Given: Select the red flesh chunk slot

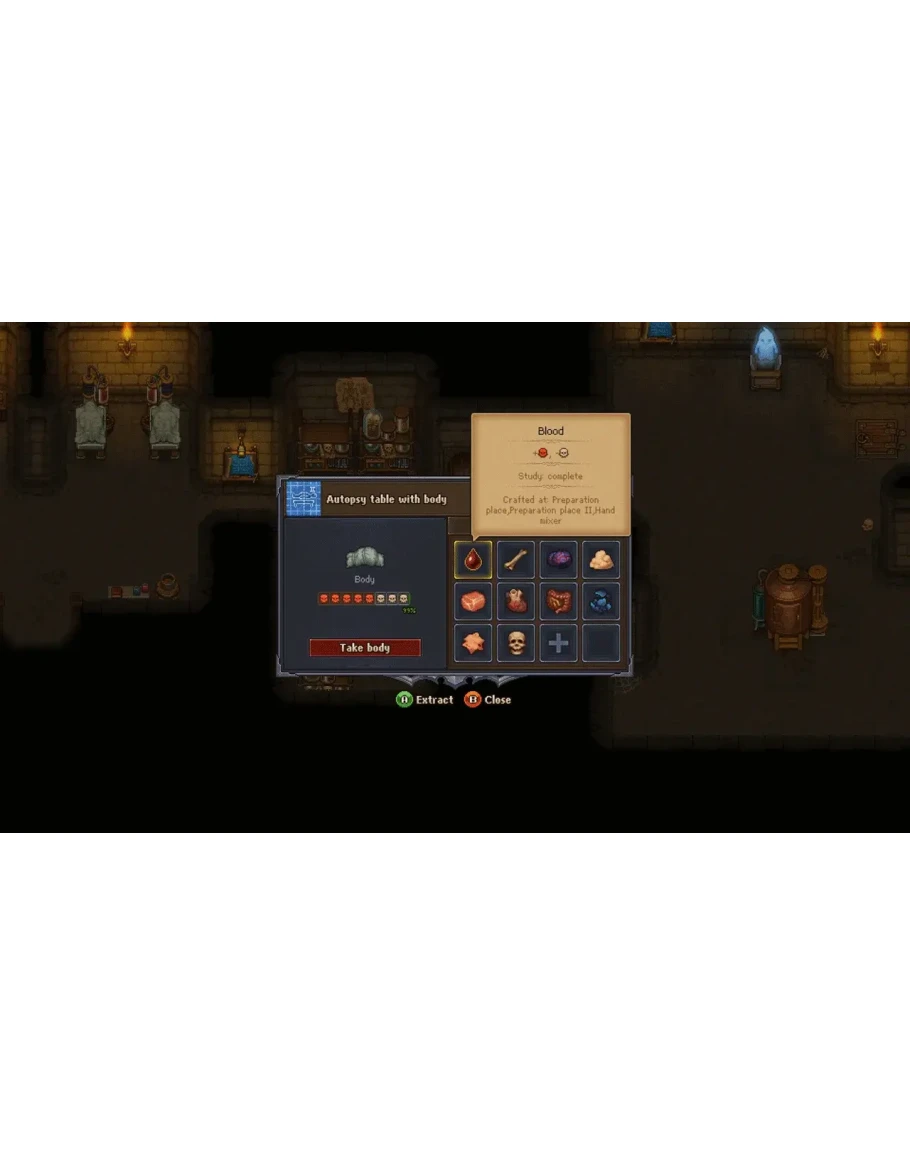Looking at the screenshot, I should tap(473, 602).
